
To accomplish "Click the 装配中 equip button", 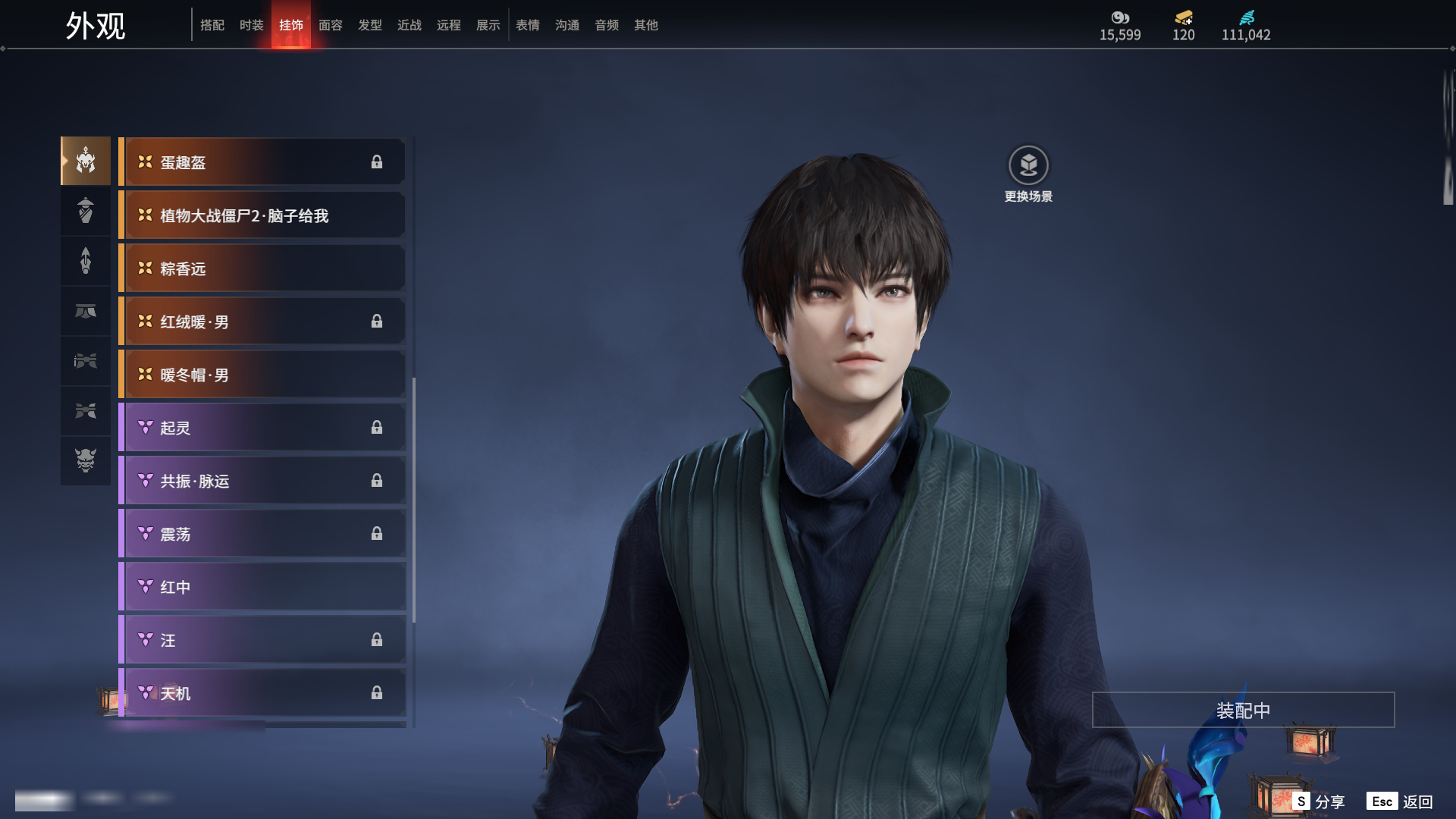I will click(1243, 710).
